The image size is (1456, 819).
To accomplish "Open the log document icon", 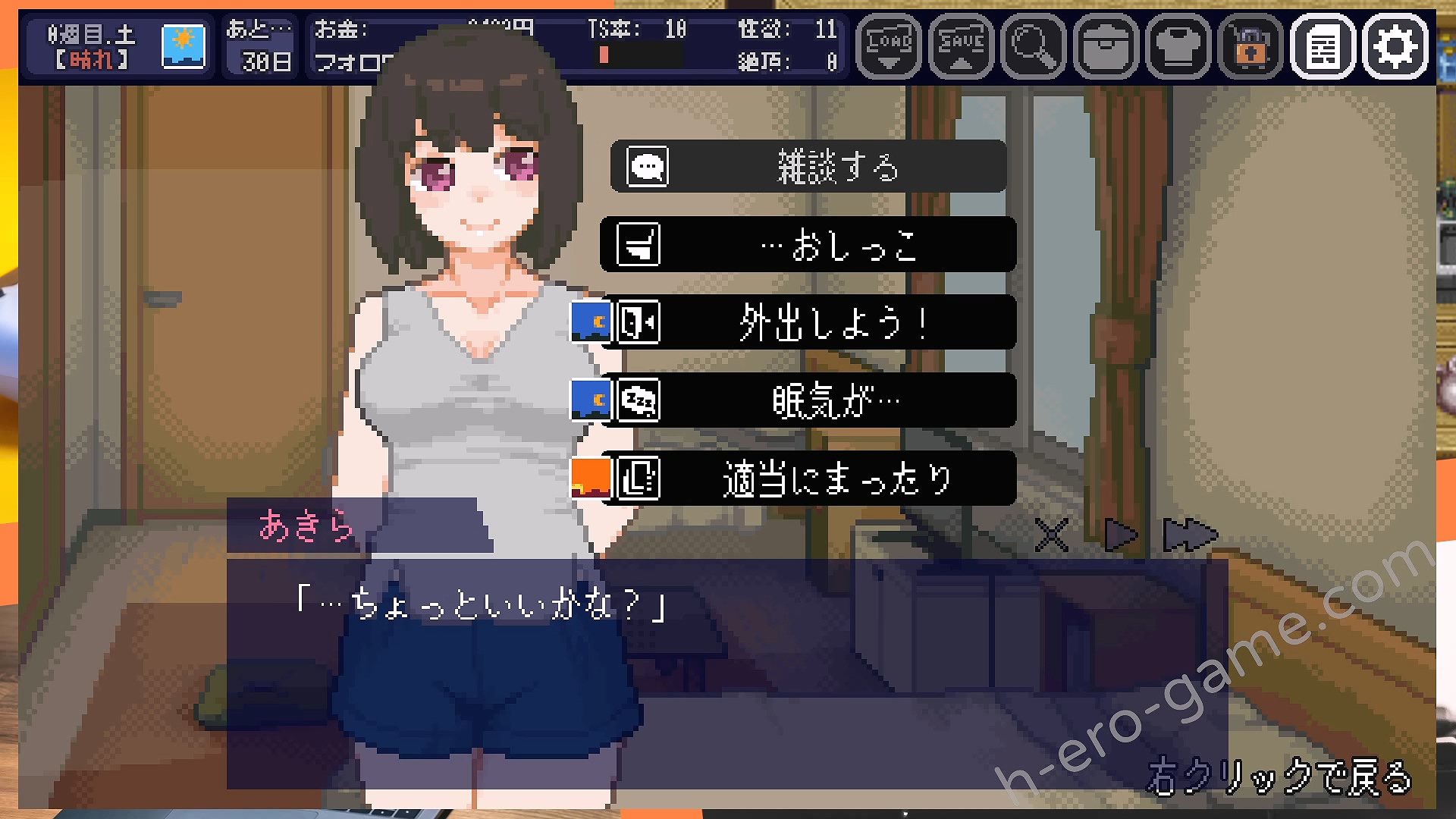I will pyautogui.click(x=1323, y=46).
